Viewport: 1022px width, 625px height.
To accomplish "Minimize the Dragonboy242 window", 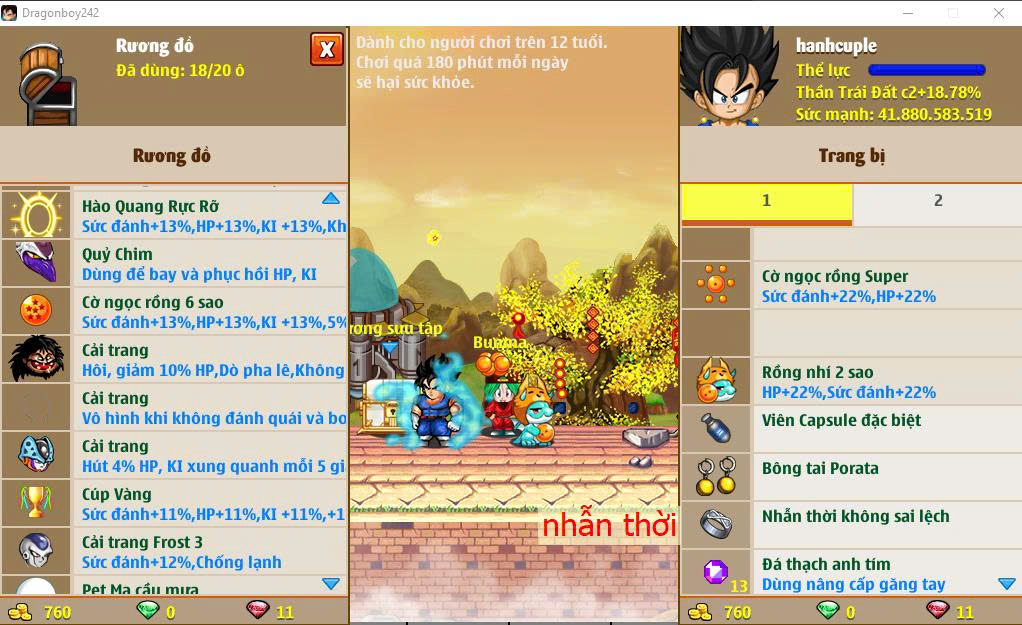I will [908, 13].
